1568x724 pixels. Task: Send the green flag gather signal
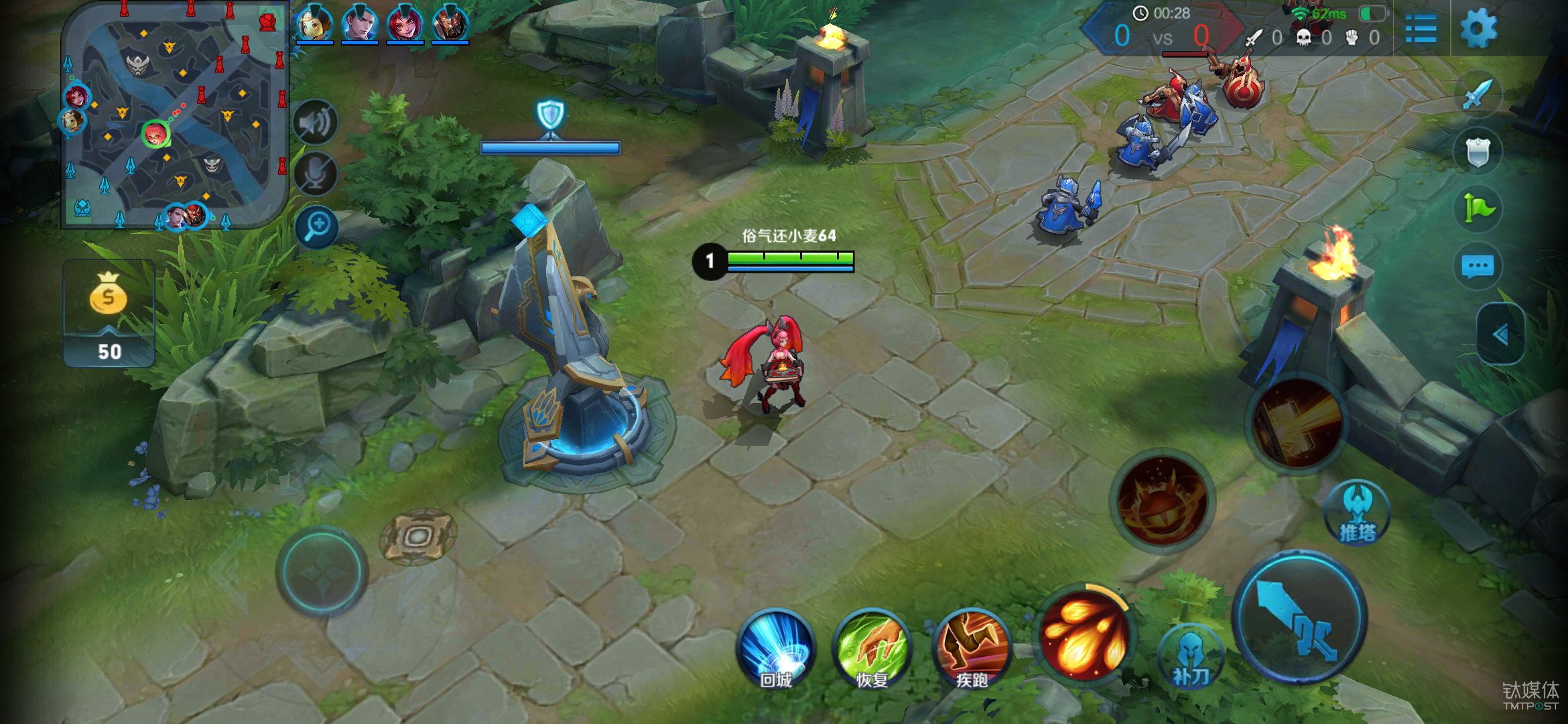(x=1478, y=208)
